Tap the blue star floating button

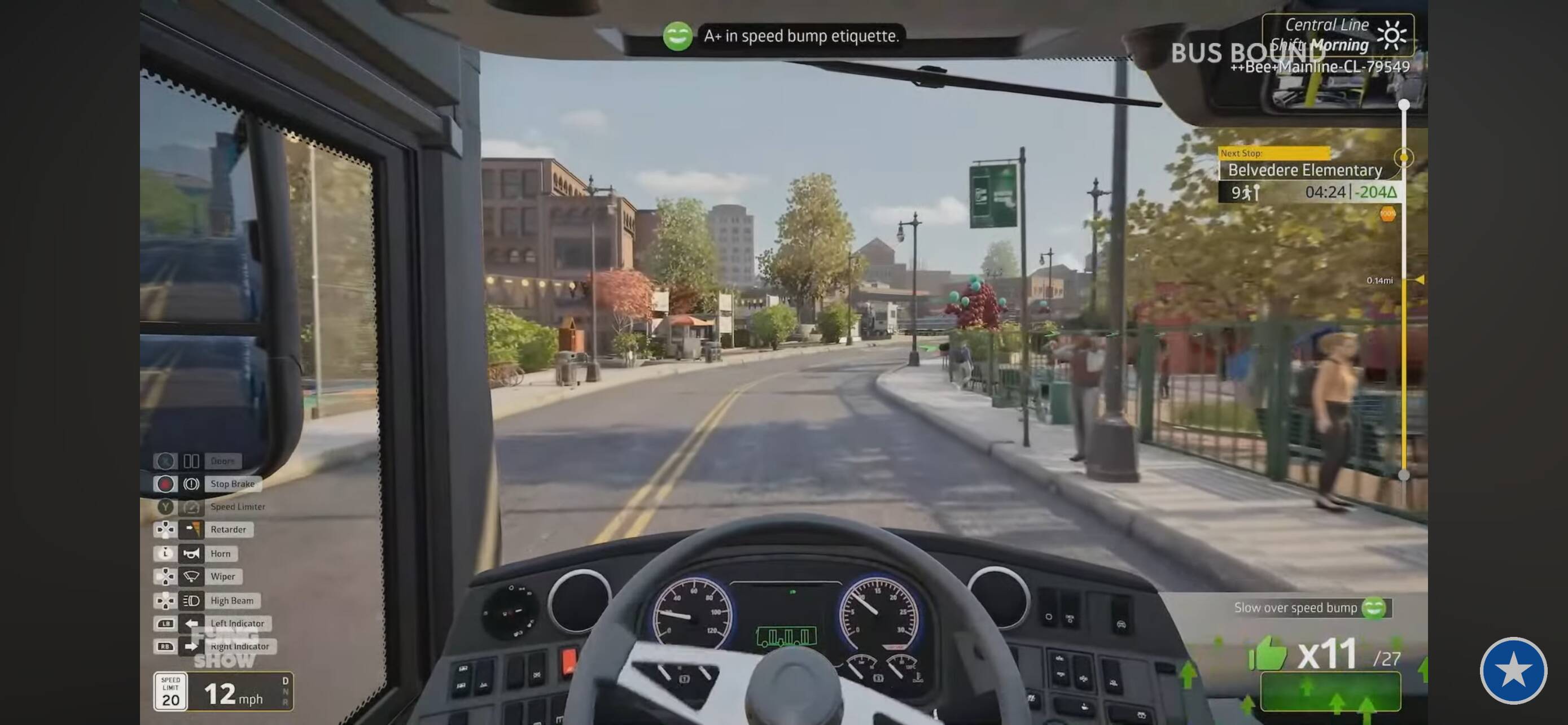(x=1513, y=670)
